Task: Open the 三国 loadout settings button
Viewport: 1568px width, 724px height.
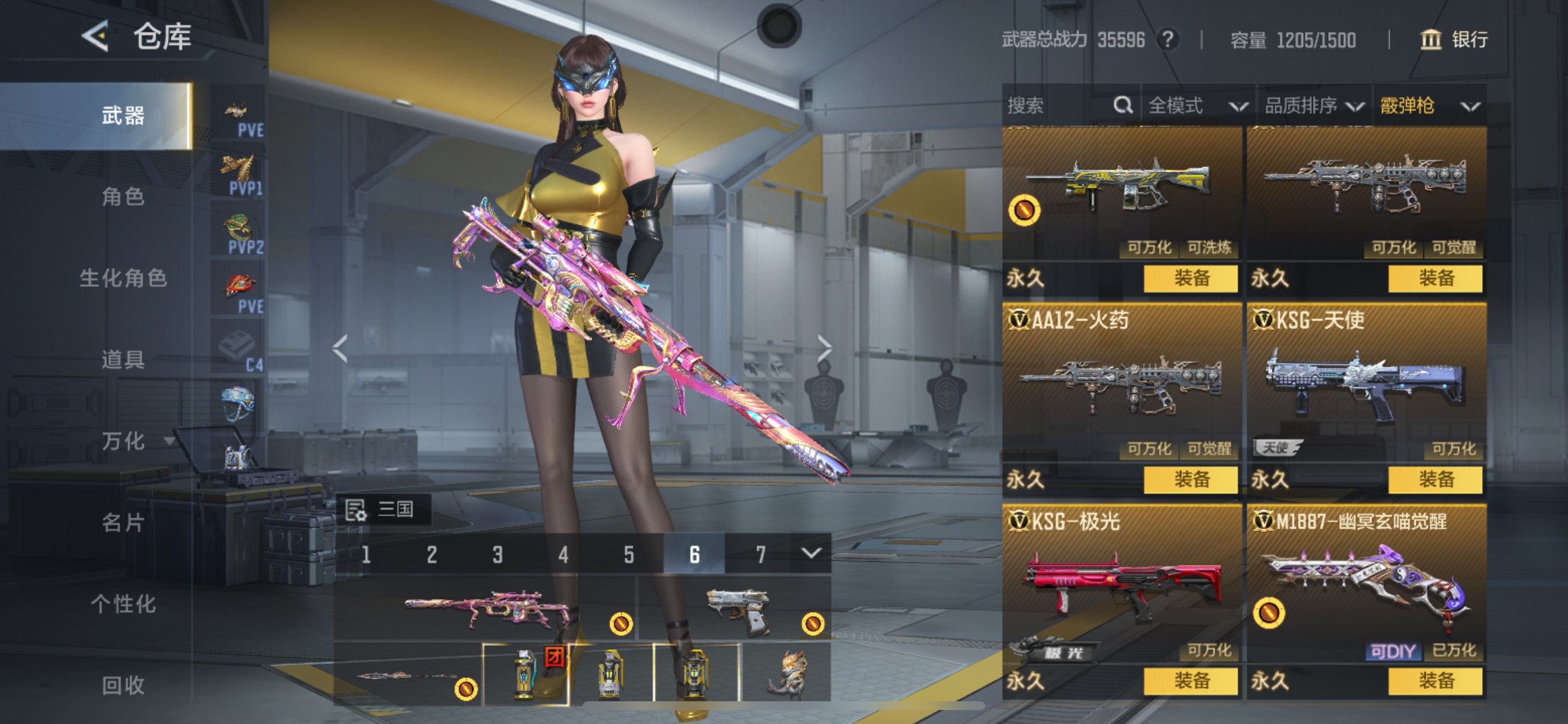Action: pyautogui.click(x=384, y=509)
